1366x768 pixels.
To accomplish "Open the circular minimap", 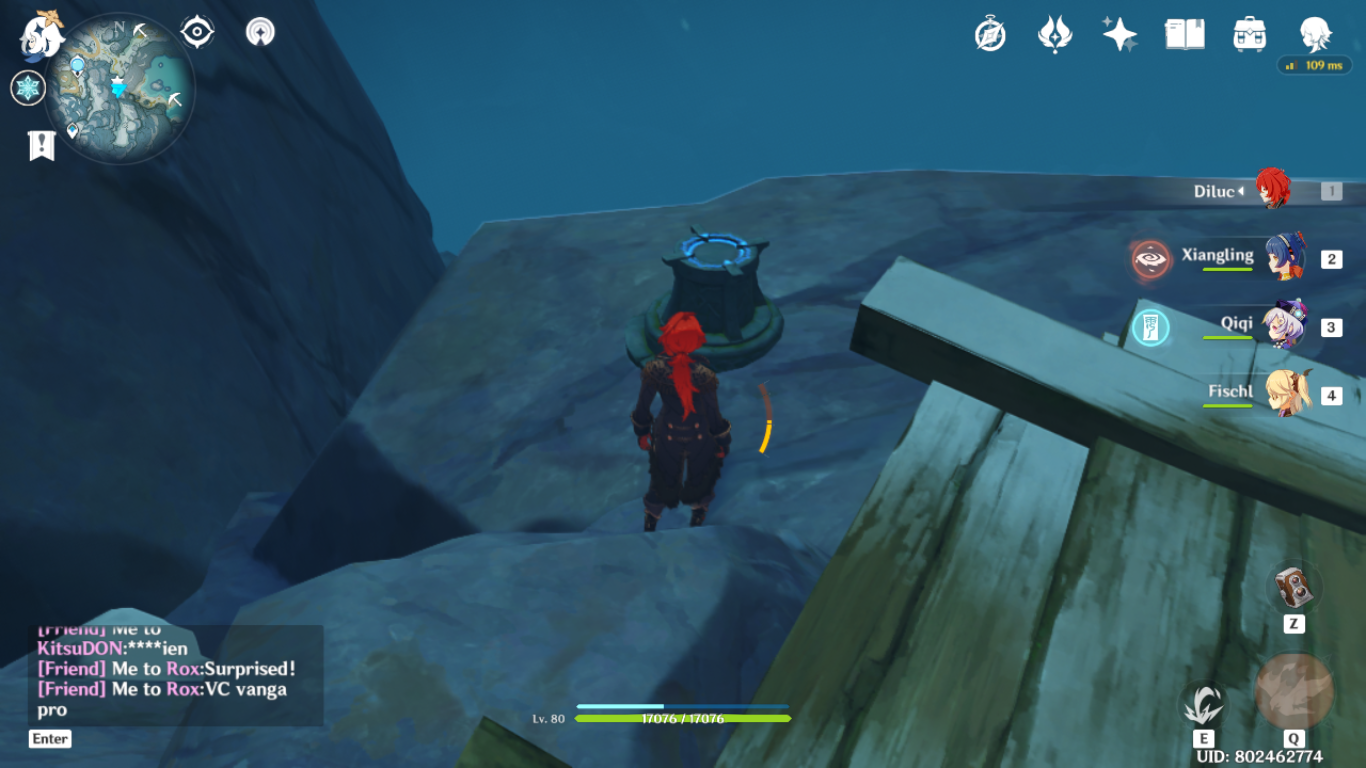I will tap(120, 88).
